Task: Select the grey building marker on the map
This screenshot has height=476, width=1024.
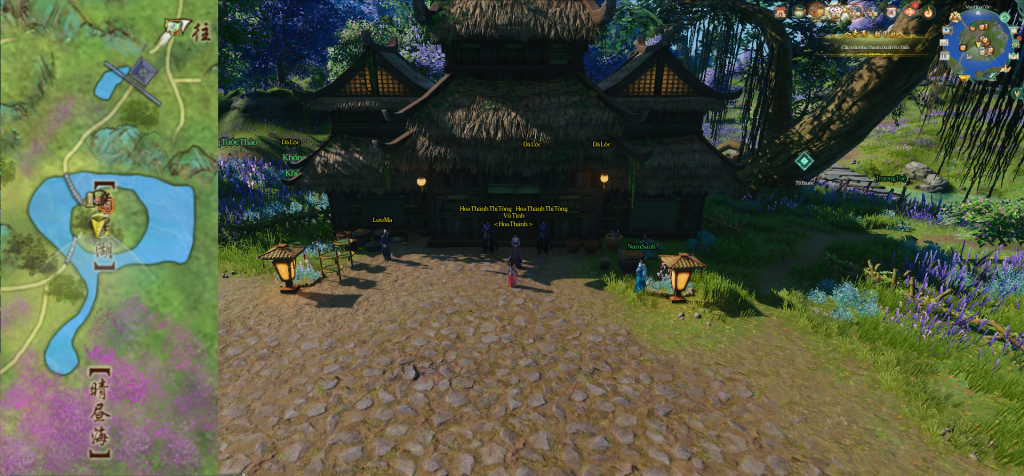Action: [x=142, y=72]
